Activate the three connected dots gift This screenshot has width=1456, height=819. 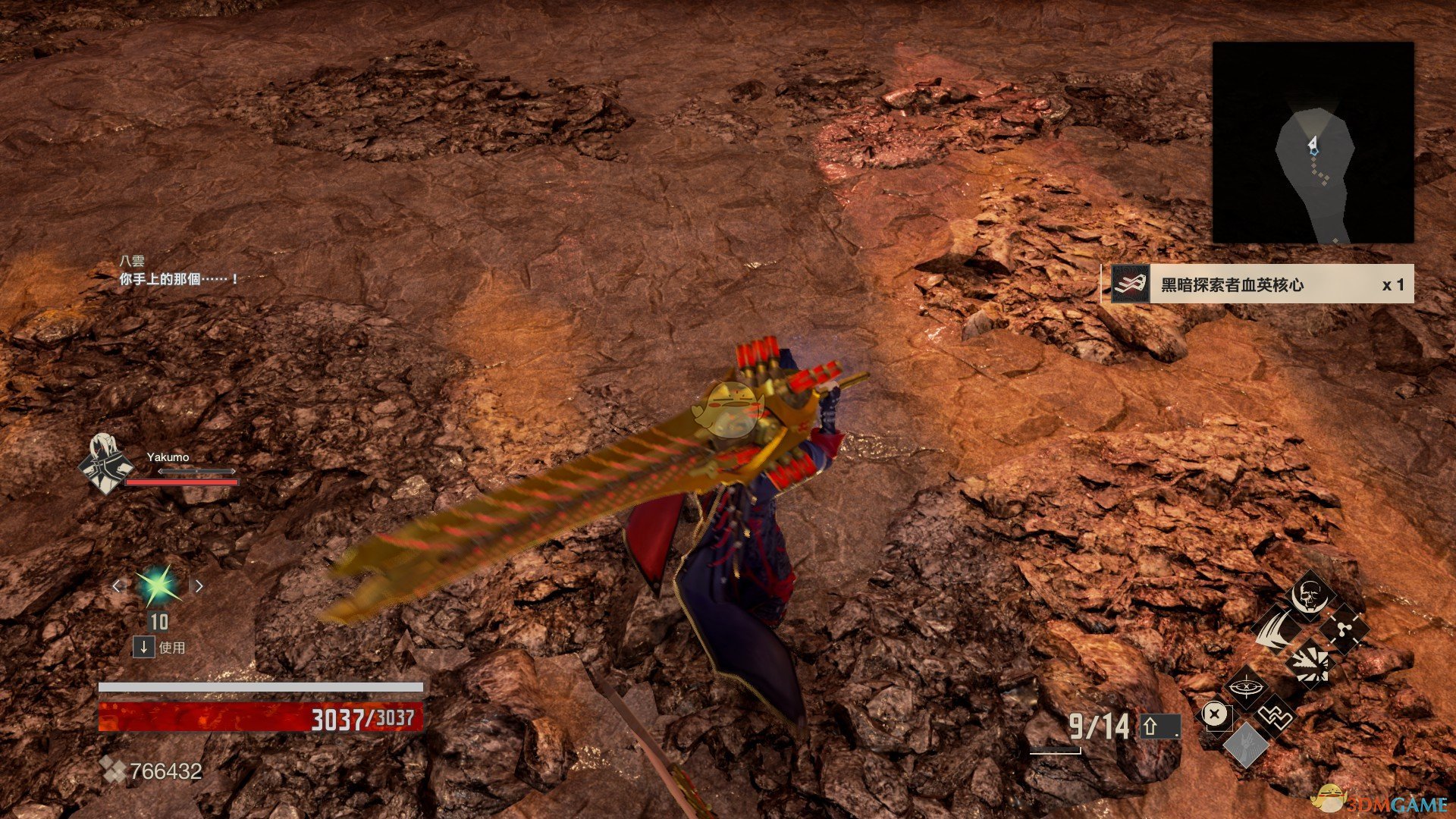coord(1343,629)
